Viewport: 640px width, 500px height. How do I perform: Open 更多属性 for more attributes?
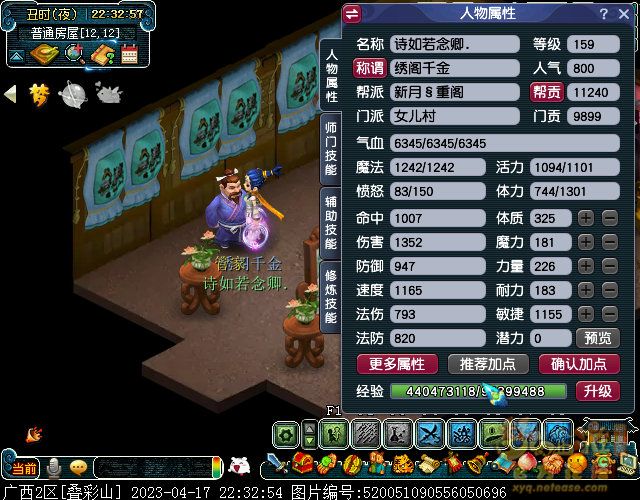(397, 364)
